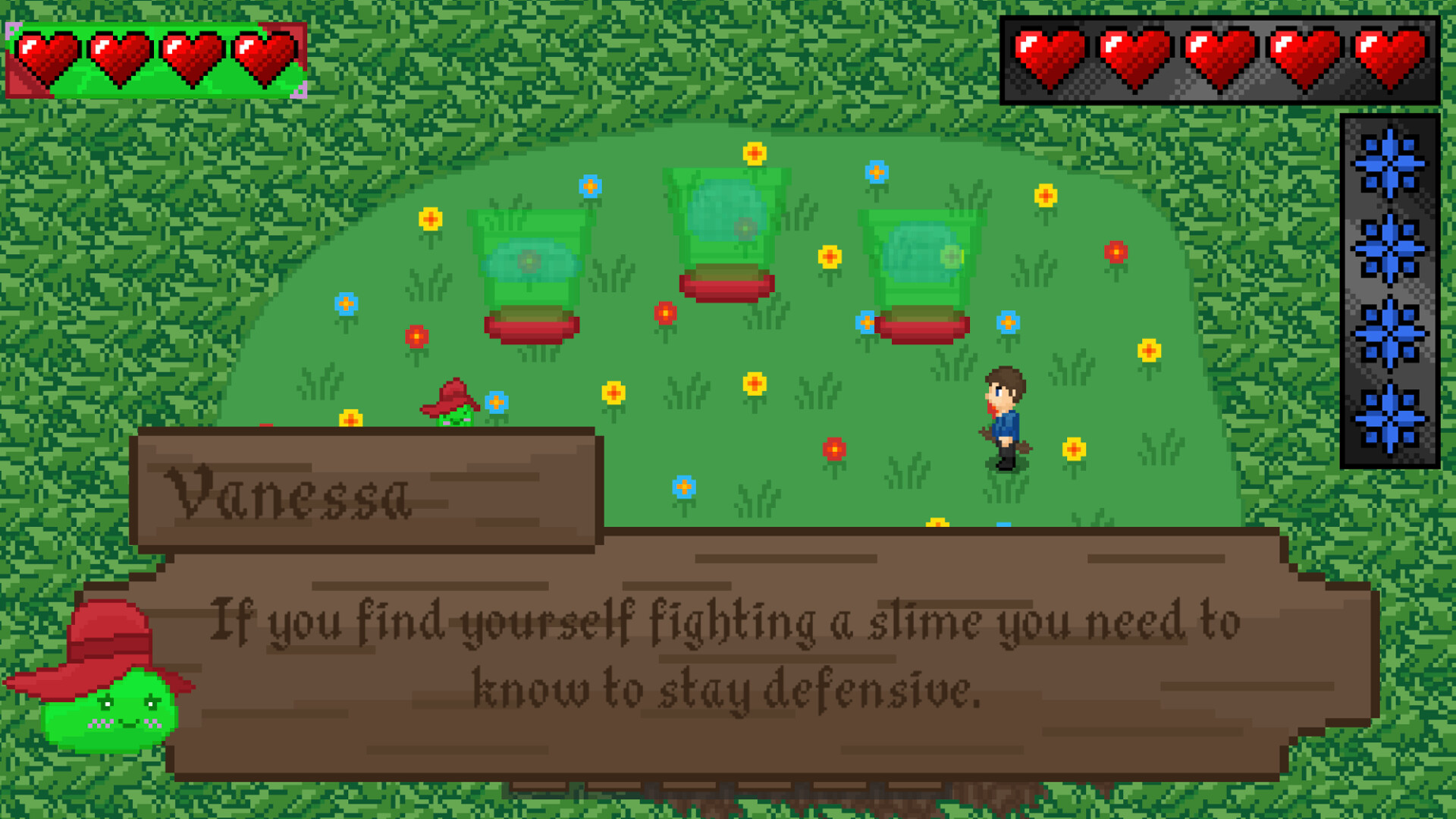Click the first heart in the player's health bar
The image size is (1456, 819).
(45, 57)
